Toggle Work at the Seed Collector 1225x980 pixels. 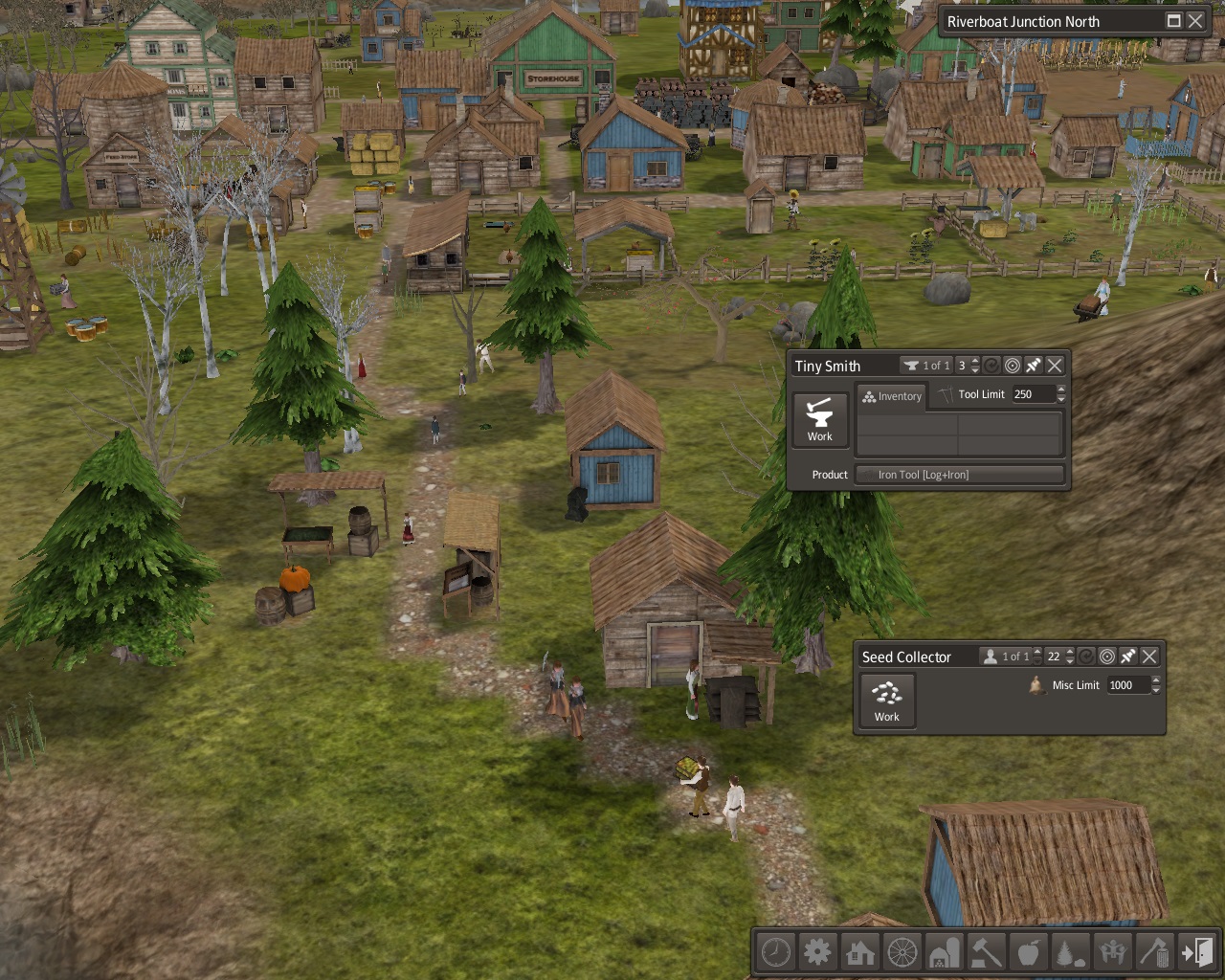(x=887, y=701)
